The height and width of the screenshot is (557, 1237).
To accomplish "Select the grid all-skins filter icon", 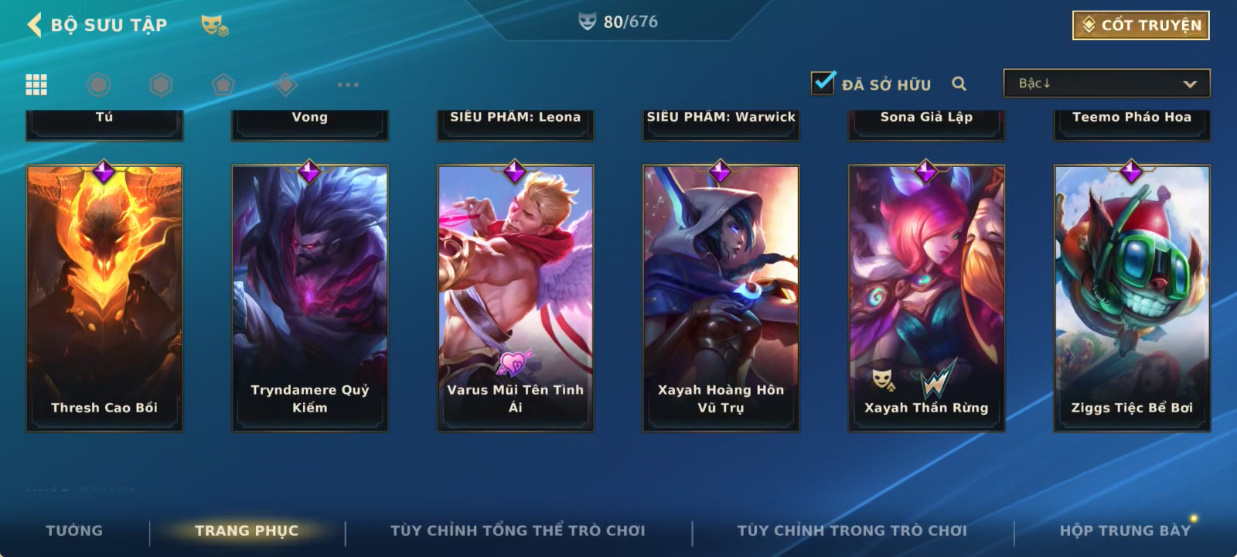I will [36, 84].
